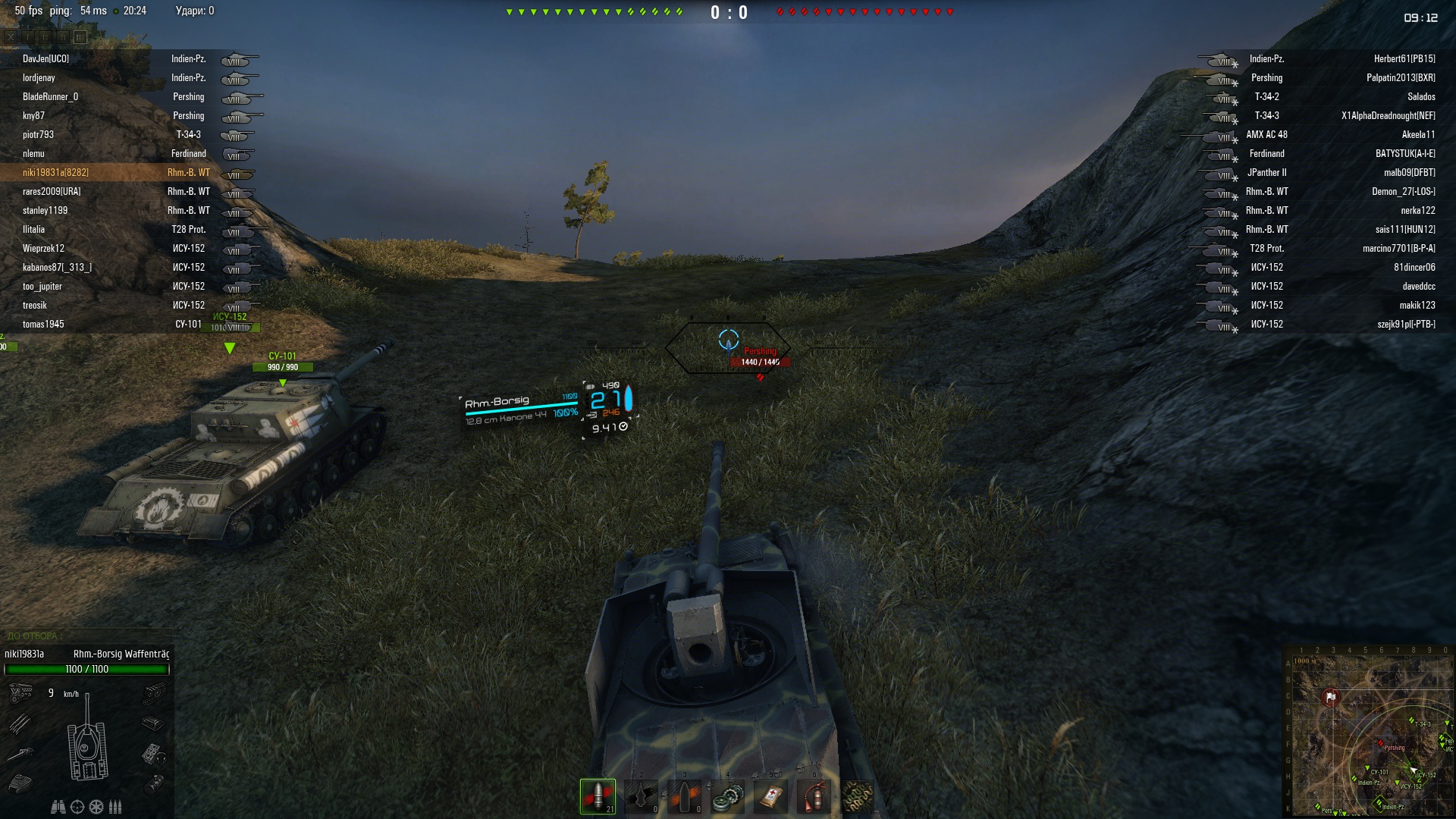The width and height of the screenshot is (1456, 819).
Task: Switch player panel to the widest list mode
Action: (80, 36)
